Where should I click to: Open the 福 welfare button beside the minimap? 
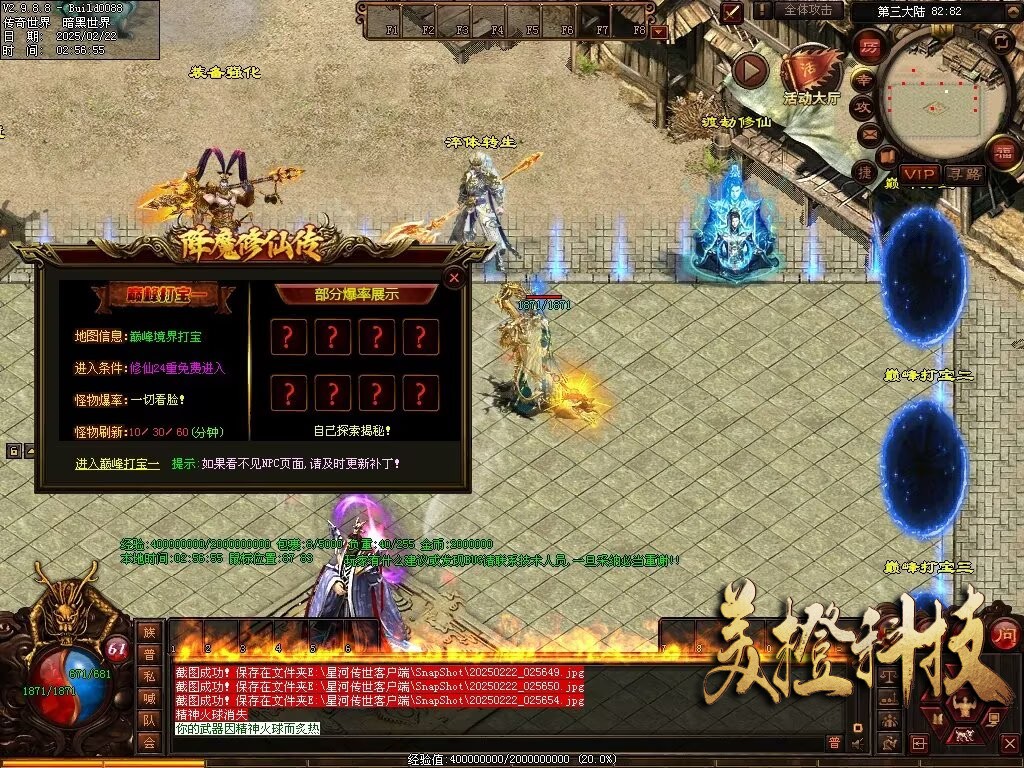coord(1001,152)
